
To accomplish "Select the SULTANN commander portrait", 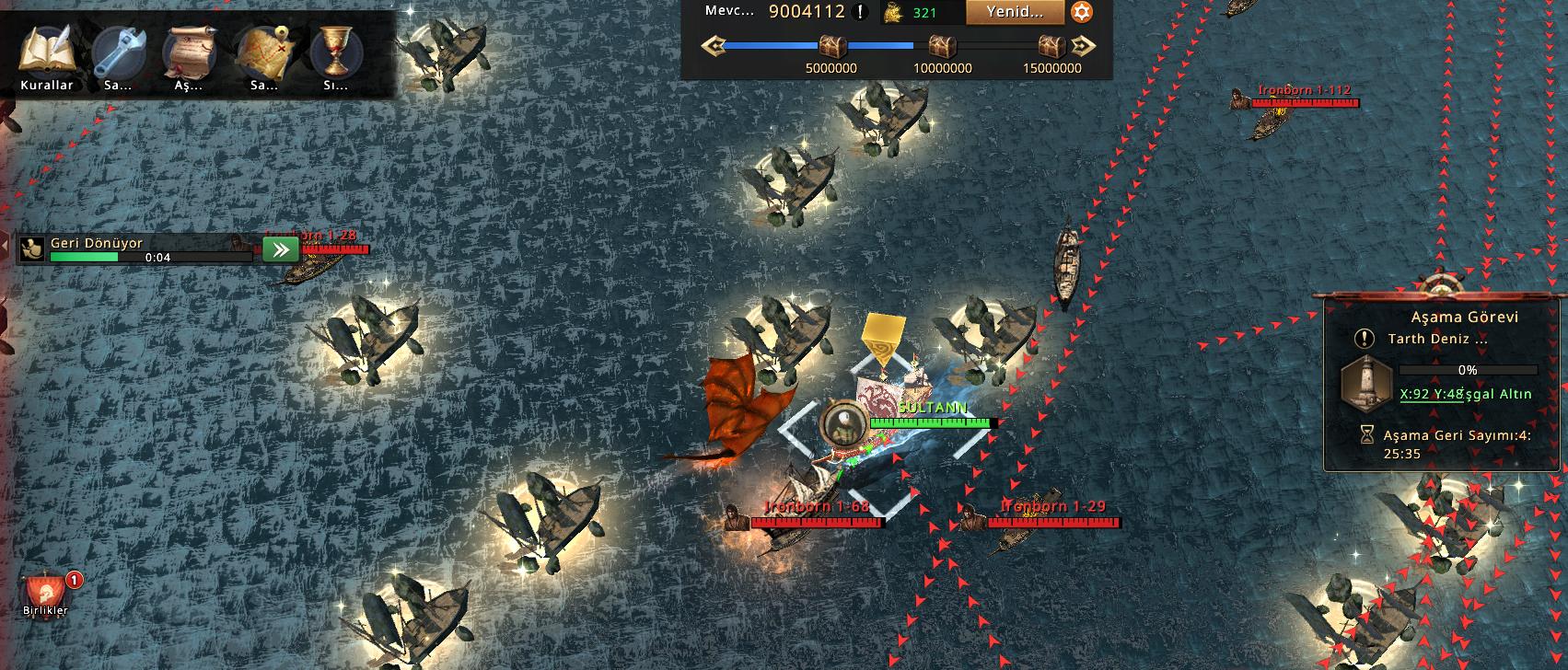I will [840, 423].
